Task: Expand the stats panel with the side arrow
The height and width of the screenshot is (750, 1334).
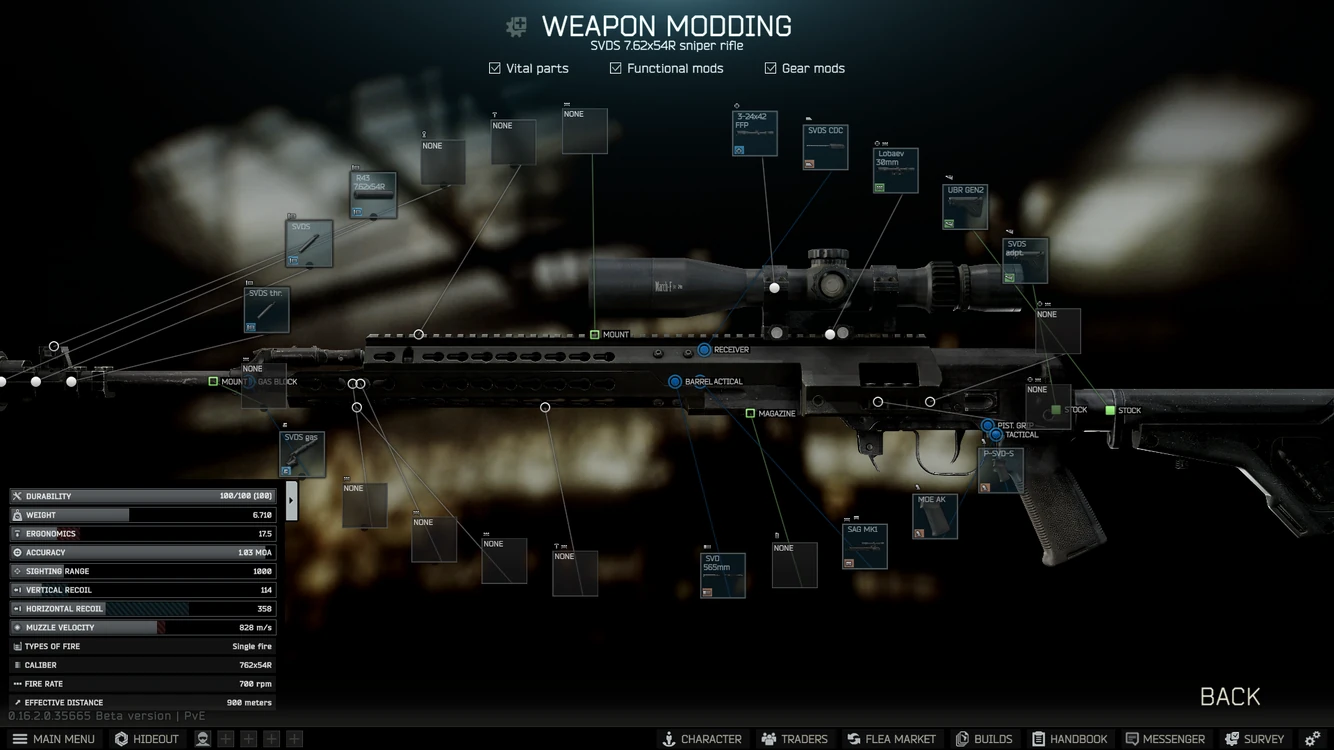Action: 291,499
